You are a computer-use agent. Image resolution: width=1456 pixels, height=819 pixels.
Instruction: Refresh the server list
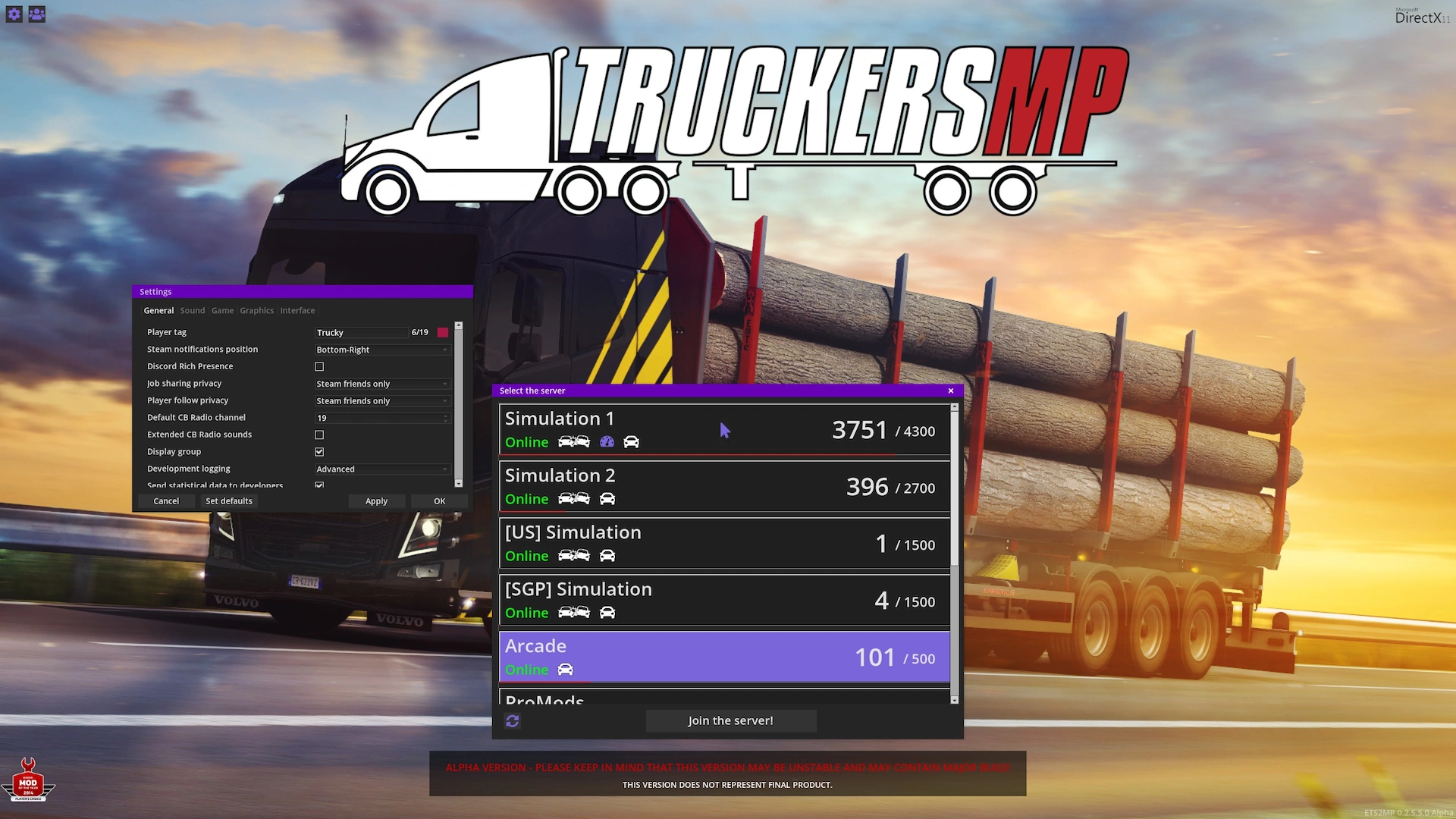coord(513,721)
